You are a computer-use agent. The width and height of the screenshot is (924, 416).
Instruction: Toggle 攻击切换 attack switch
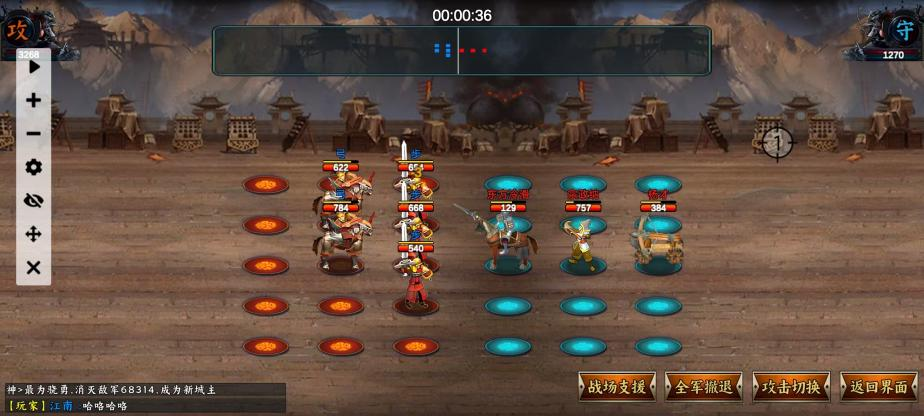[791, 387]
